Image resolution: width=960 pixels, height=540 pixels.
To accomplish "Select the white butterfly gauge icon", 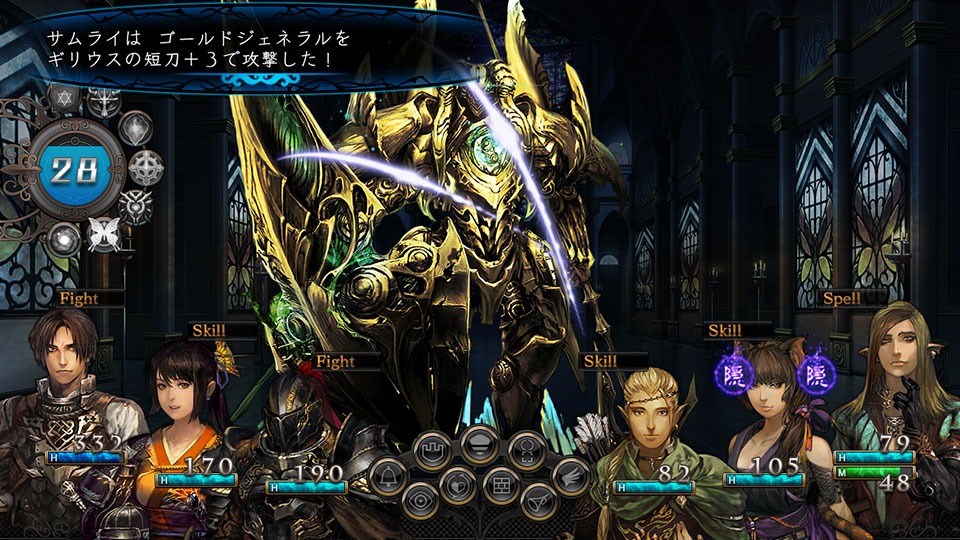I will click(x=102, y=233).
